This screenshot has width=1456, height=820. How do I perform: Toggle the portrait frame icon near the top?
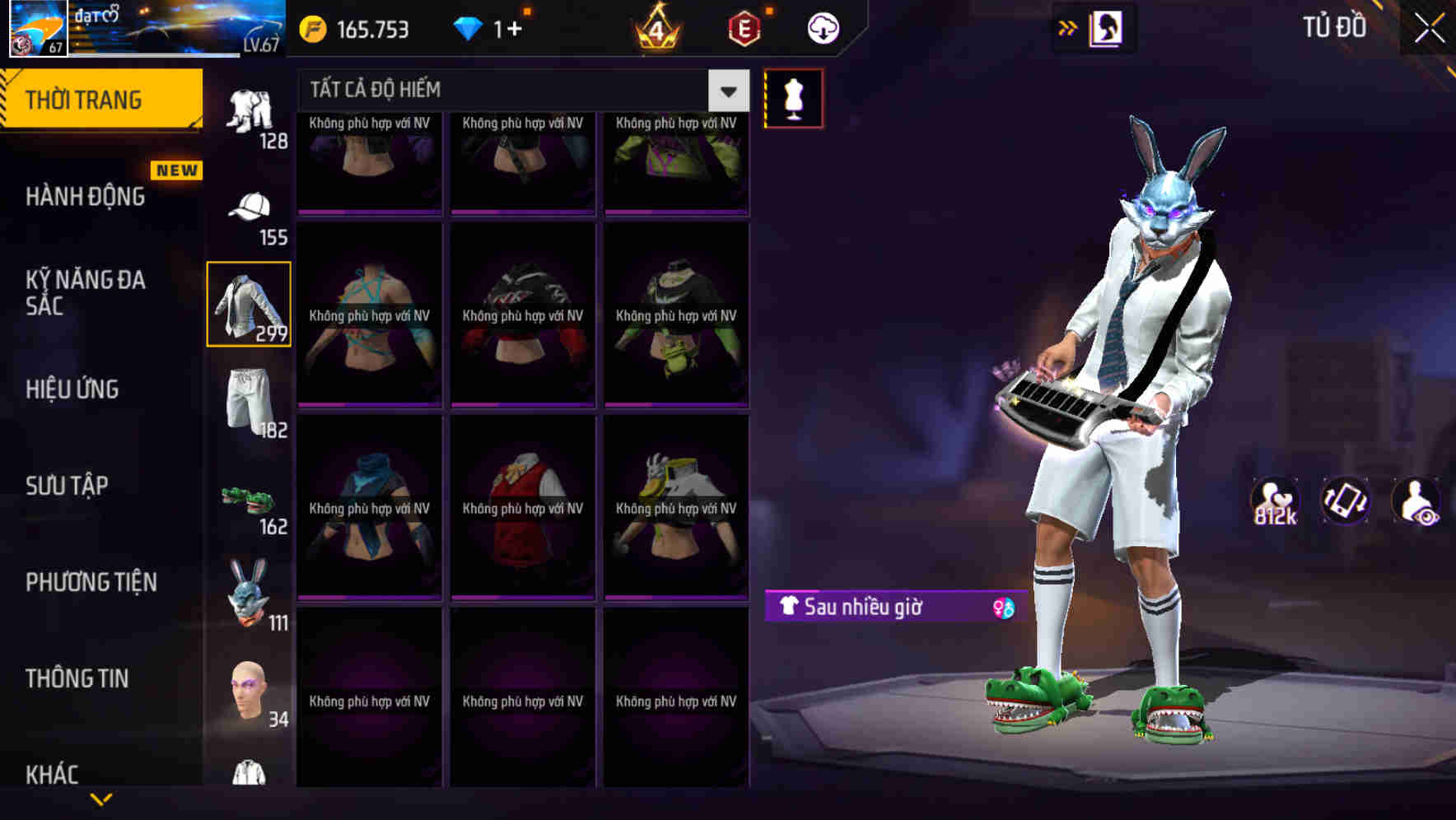1106,26
